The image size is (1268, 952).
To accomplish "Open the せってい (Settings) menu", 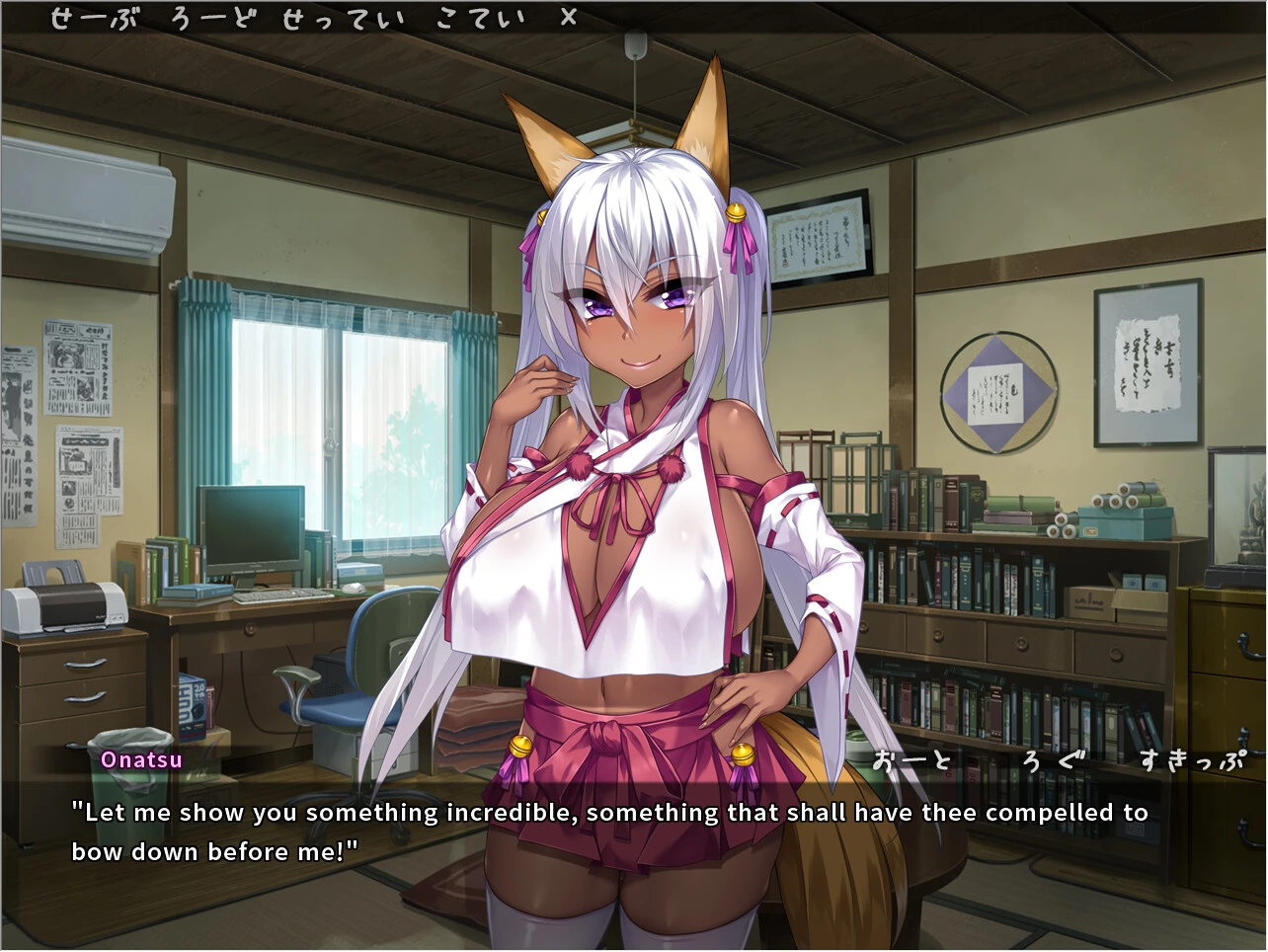I will (343, 19).
